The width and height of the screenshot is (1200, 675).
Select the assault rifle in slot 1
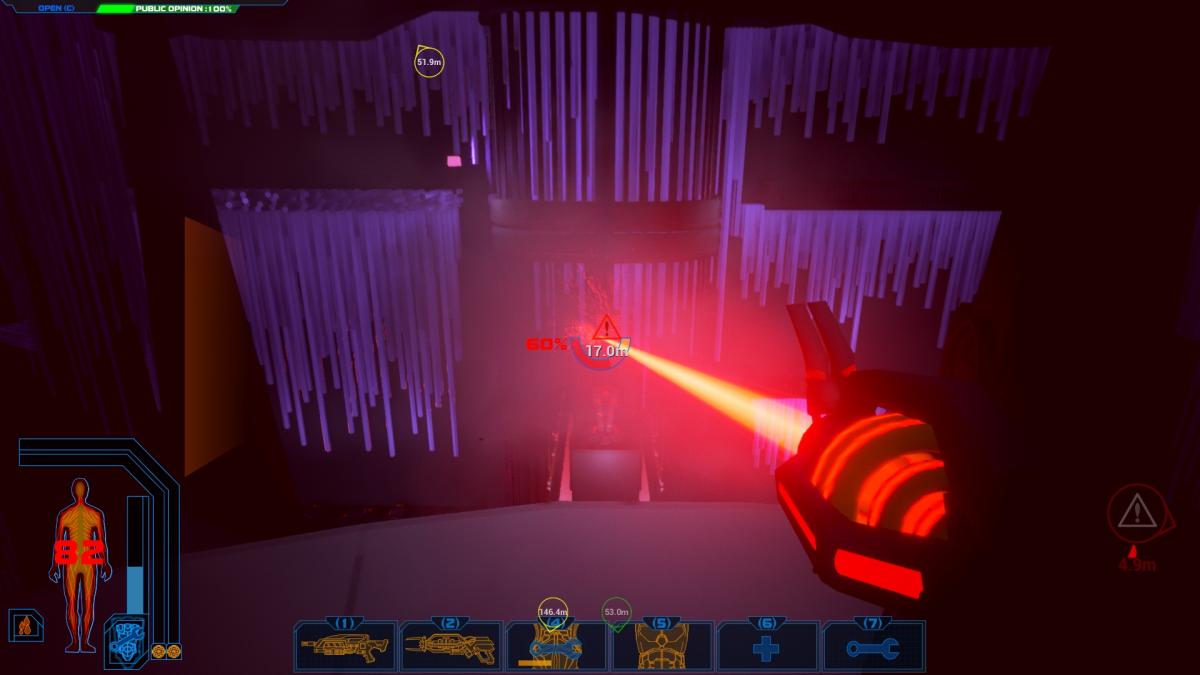(x=345, y=647)
